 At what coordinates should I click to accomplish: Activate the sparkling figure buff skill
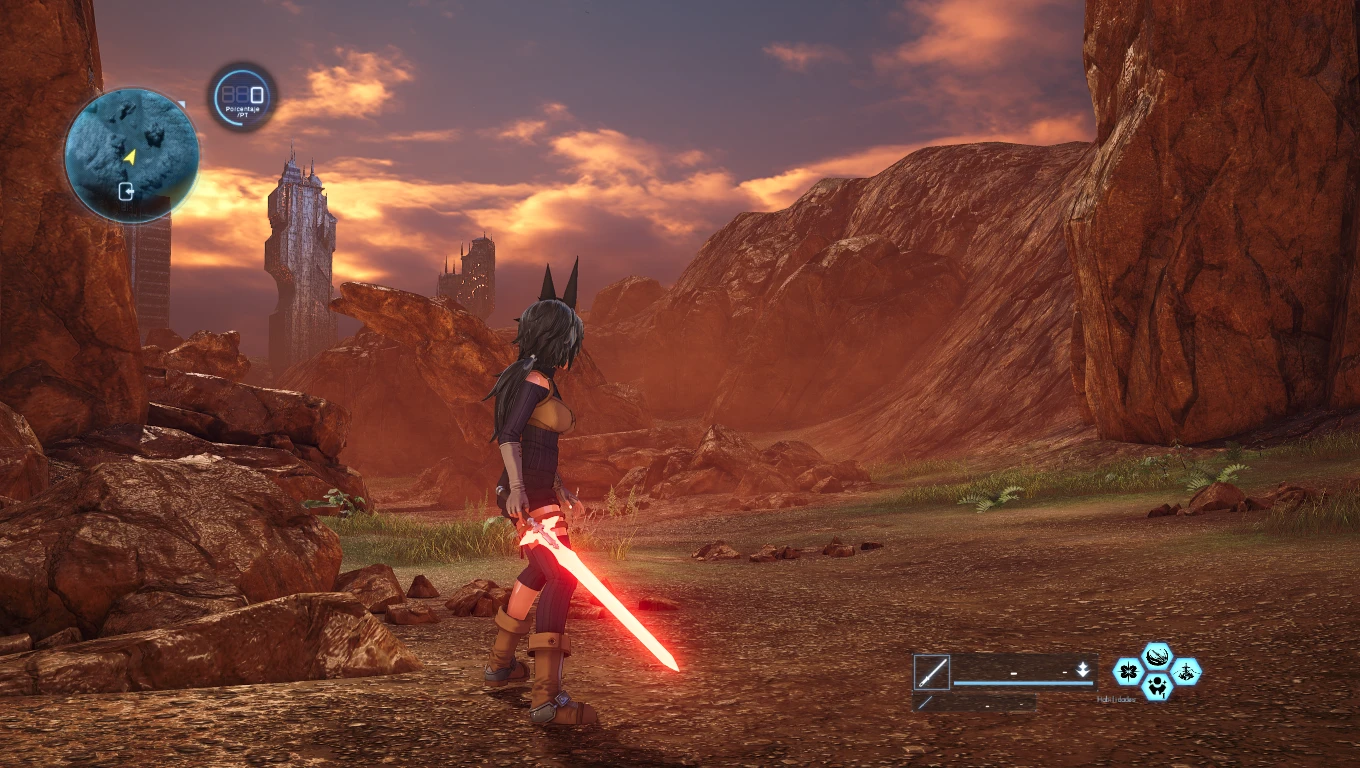click(1157, 686)
